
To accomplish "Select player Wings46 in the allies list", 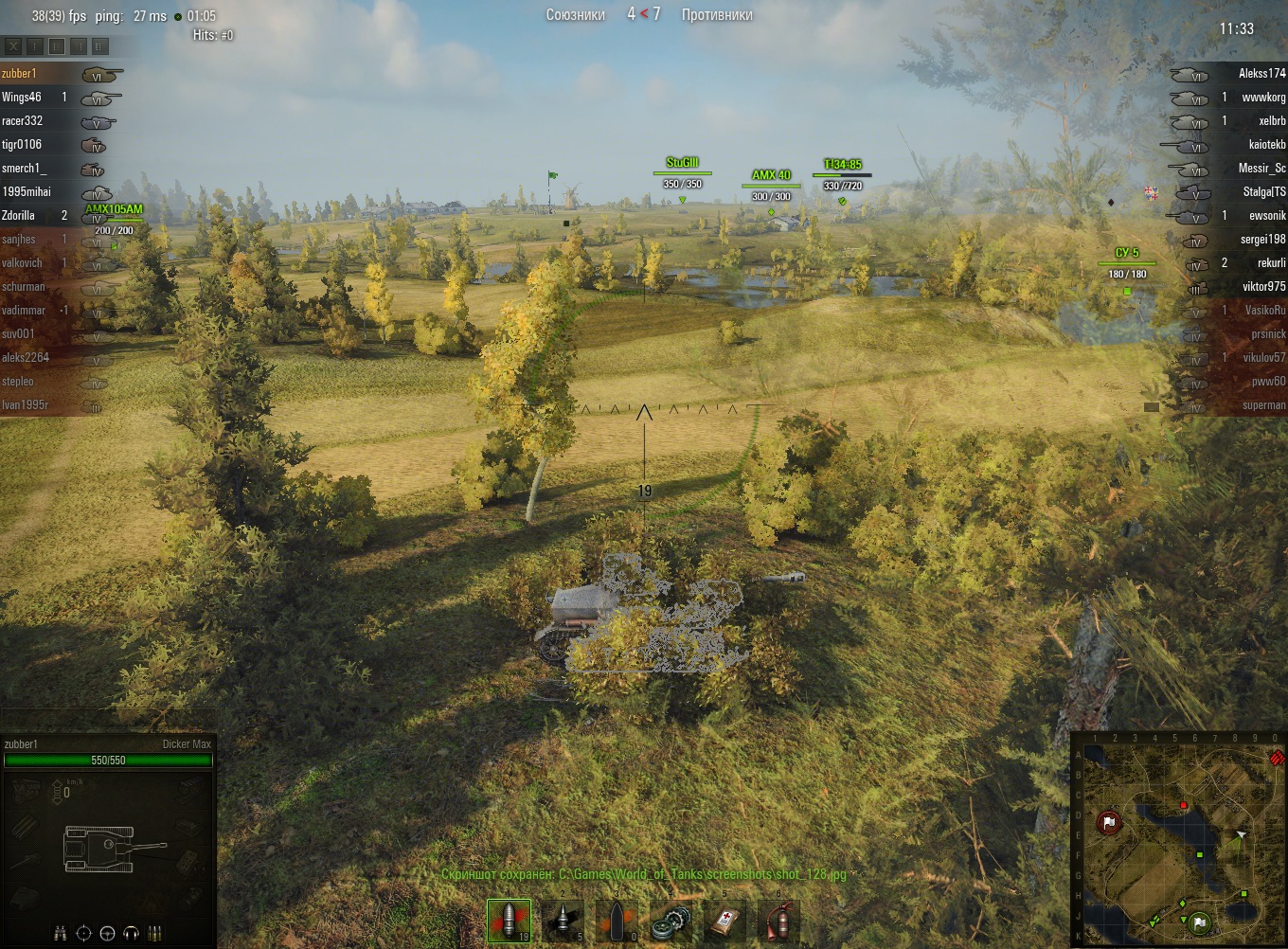I will pos(22,97).
